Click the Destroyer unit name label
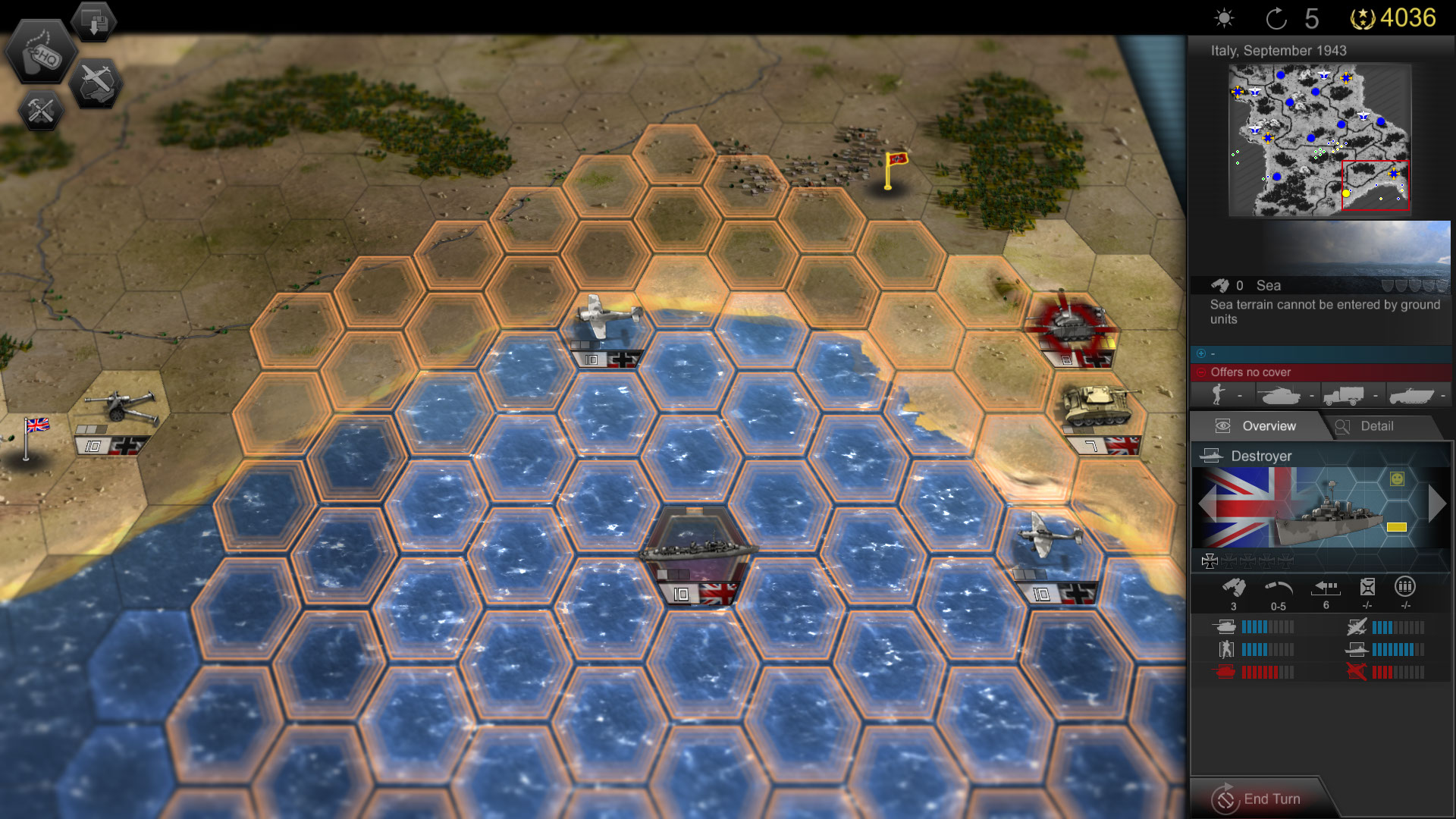This screenshot has width=1456, height=819. (1263, 457)
